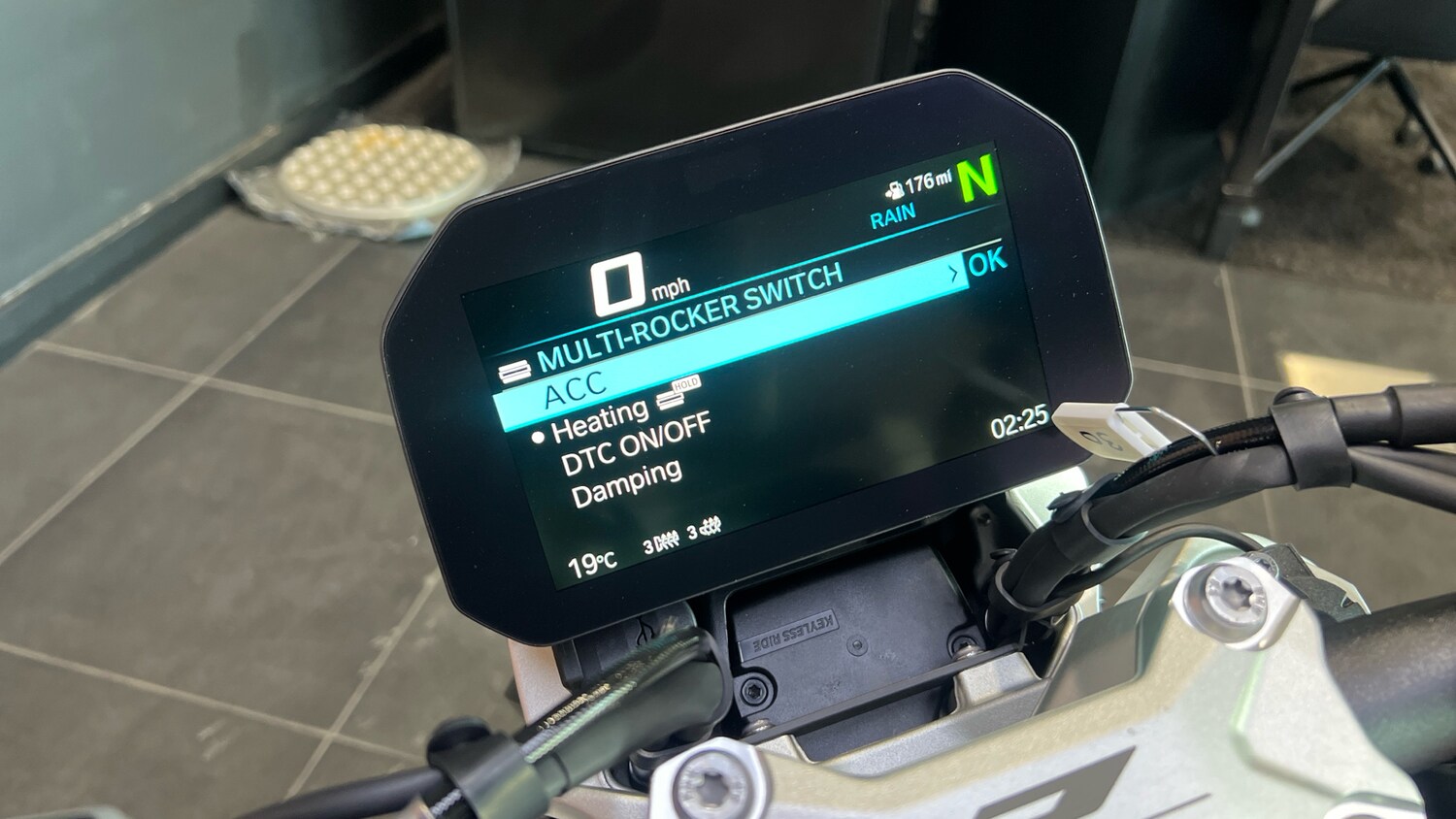Choose Damping from the function list
The width and height of the screenshot is (1456, 819).
pos(629,476)
